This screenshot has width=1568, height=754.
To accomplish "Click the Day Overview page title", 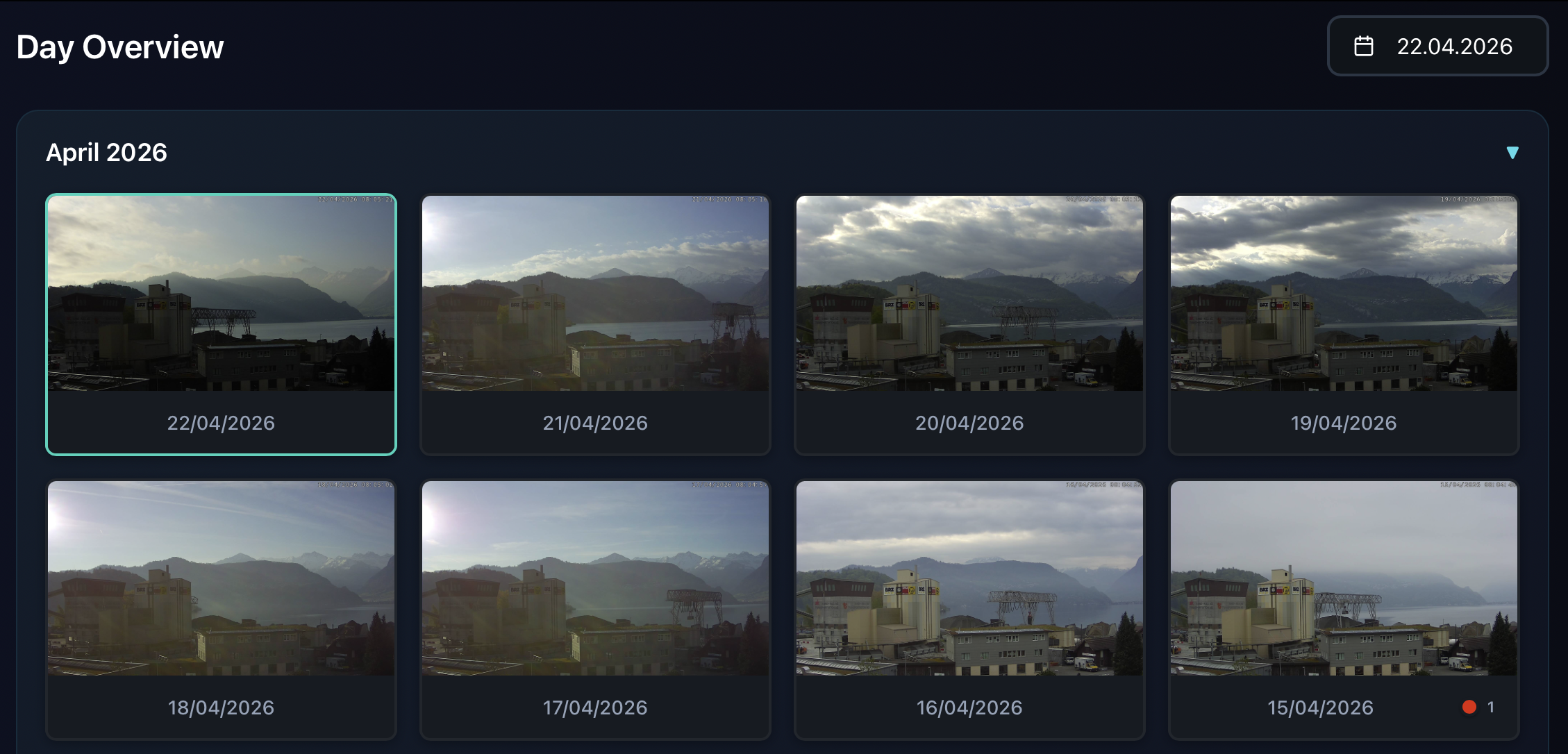I will 120,46.
